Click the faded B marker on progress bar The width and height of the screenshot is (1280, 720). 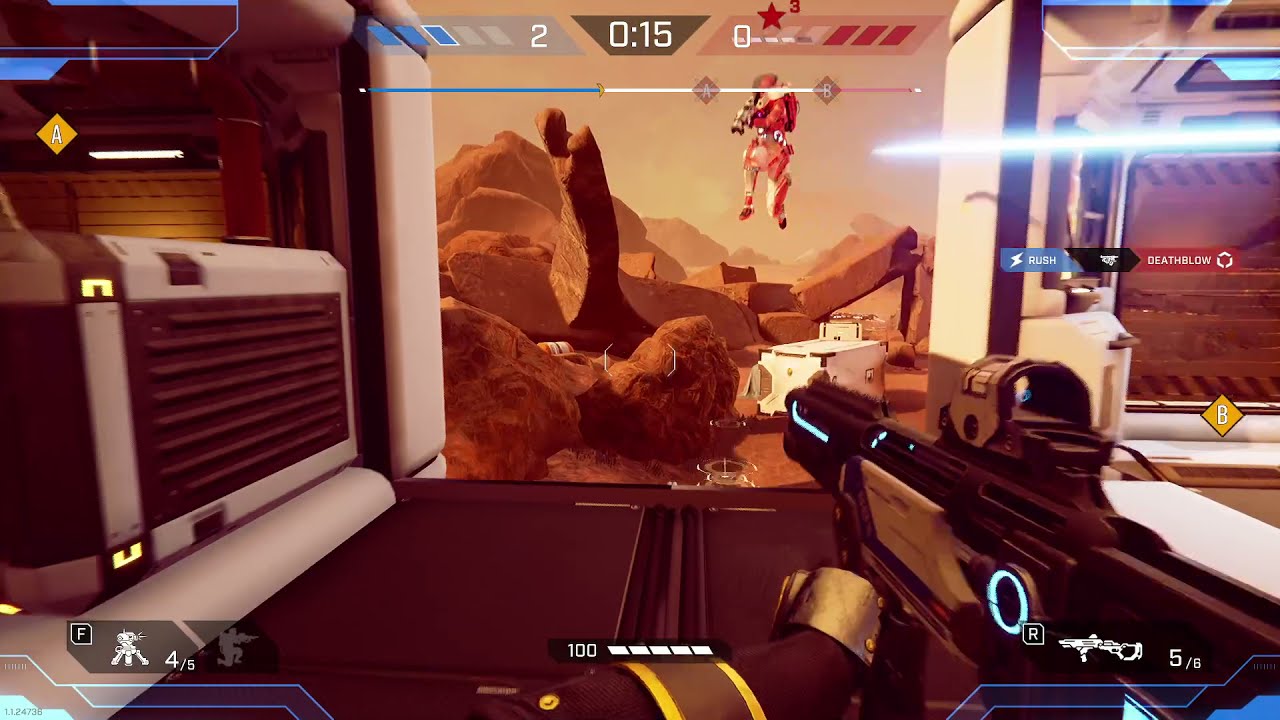826,91
